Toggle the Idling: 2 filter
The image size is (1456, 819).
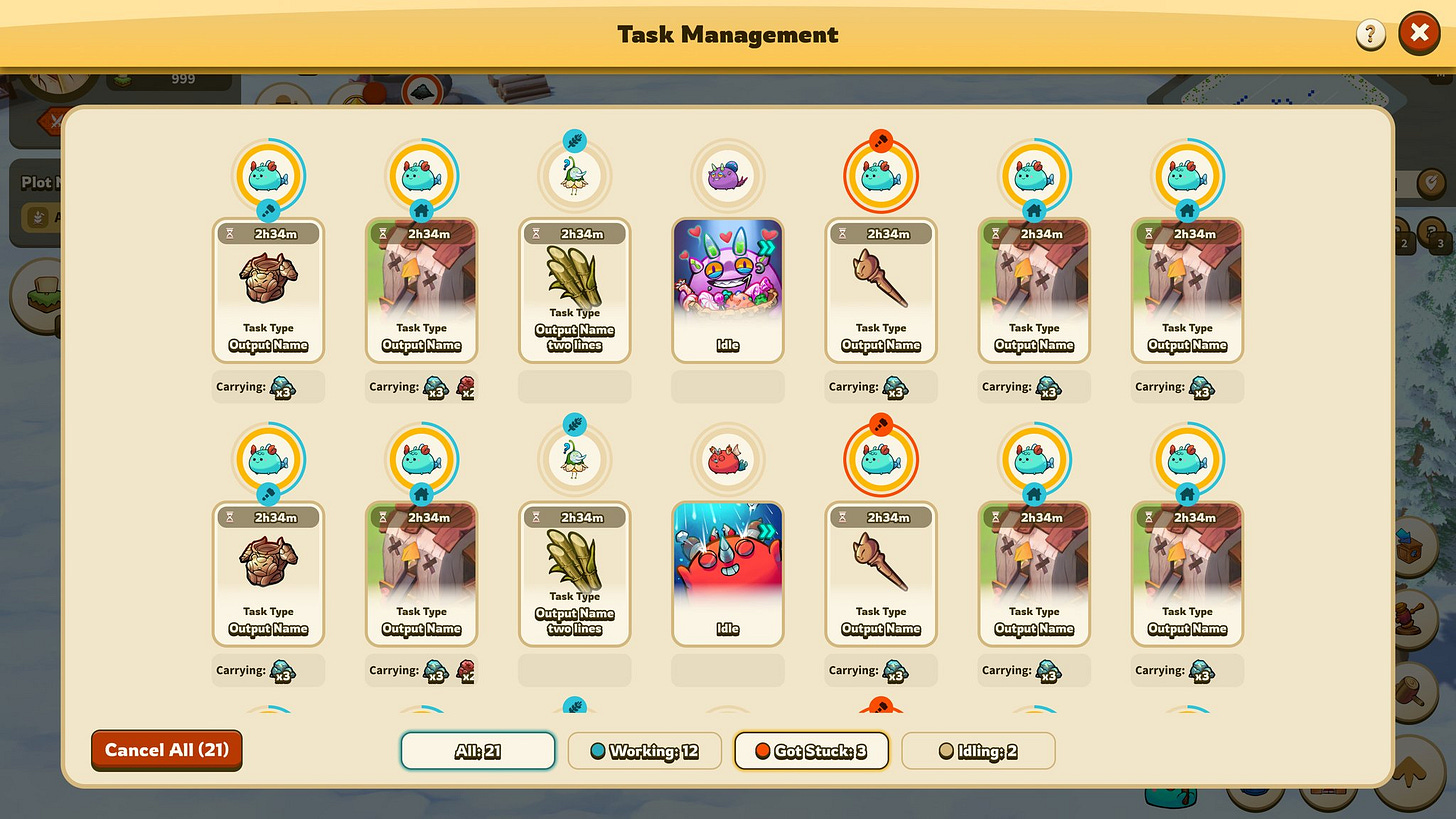(978, 751)
